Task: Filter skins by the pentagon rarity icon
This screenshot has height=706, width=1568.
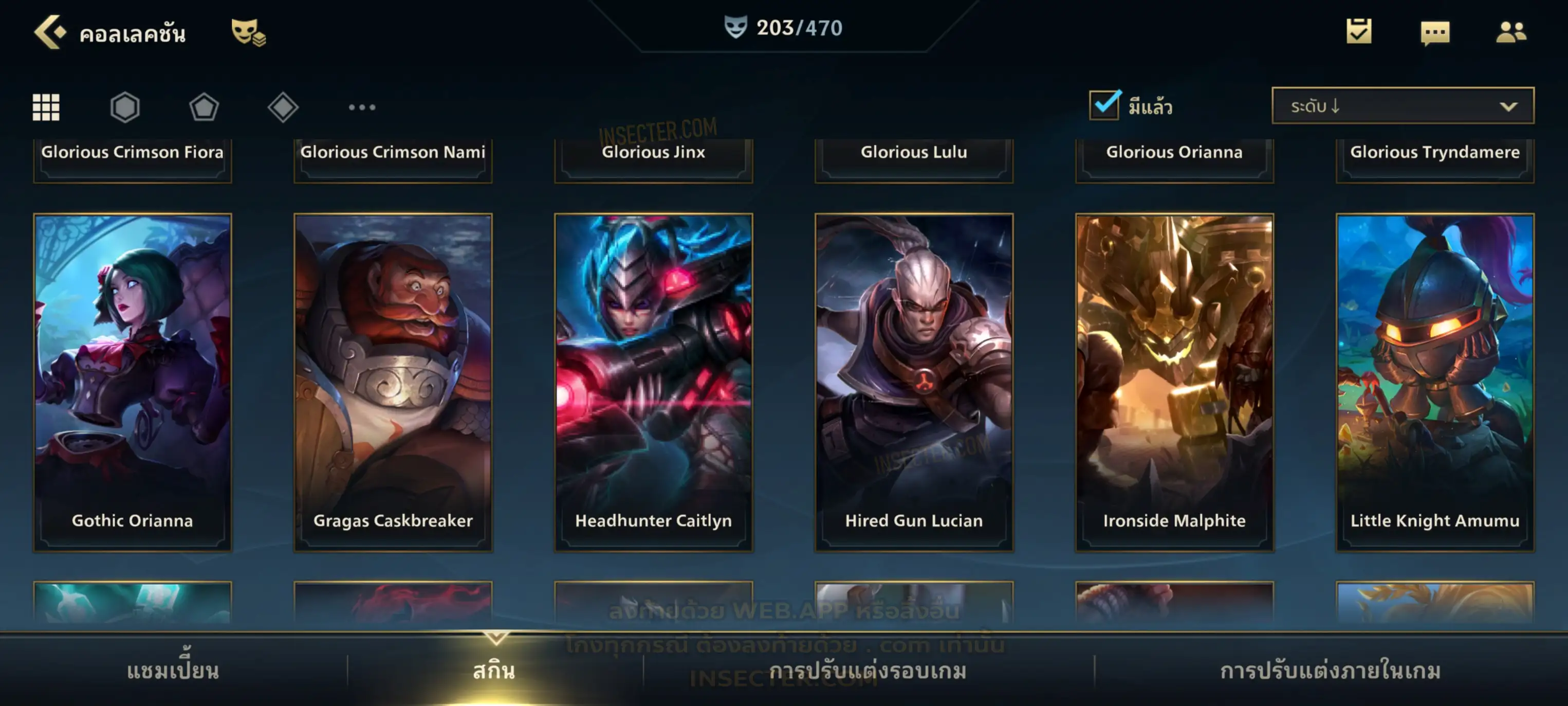Action: click(204, 107)
